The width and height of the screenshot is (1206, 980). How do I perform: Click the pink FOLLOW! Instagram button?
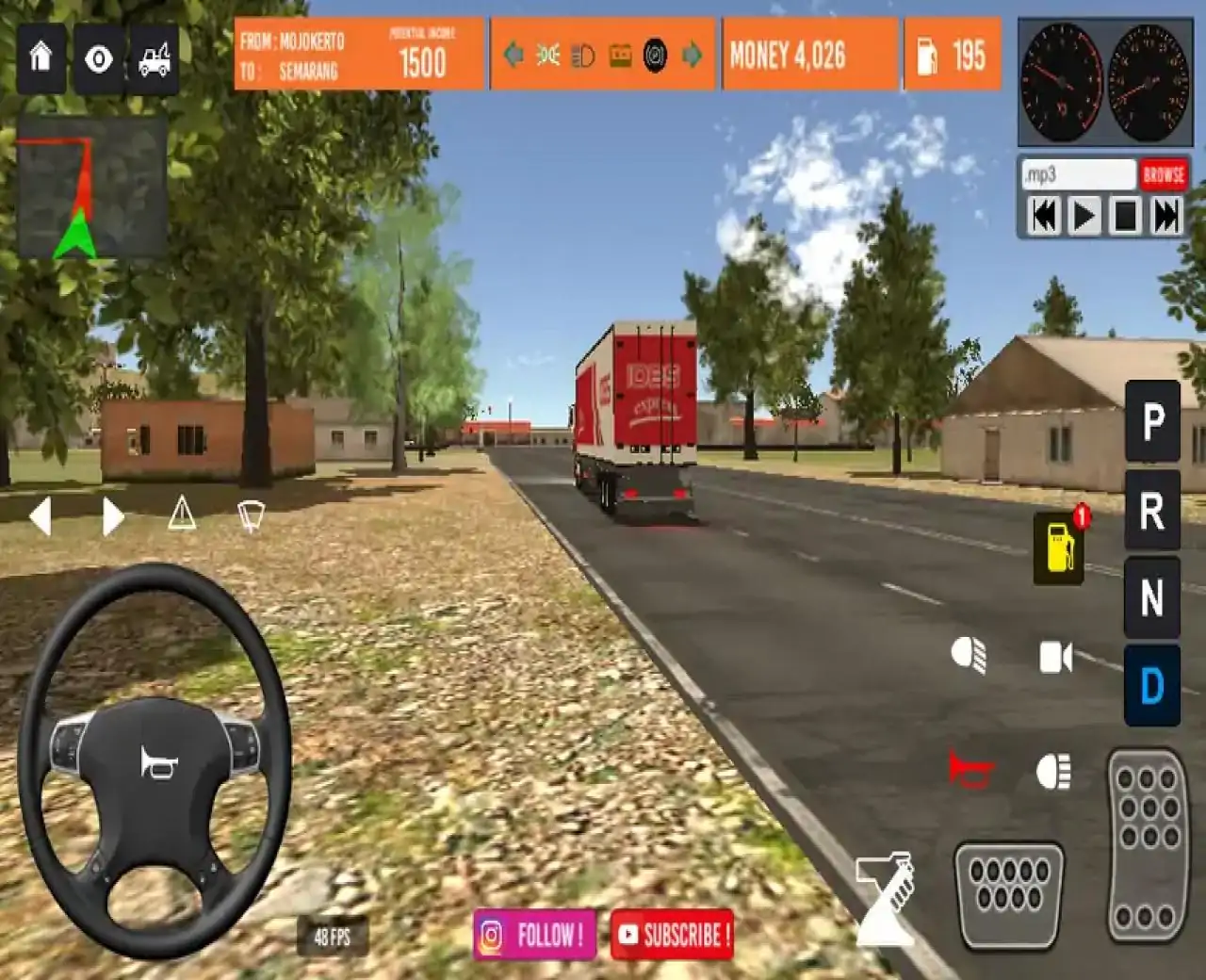[534, 937]
